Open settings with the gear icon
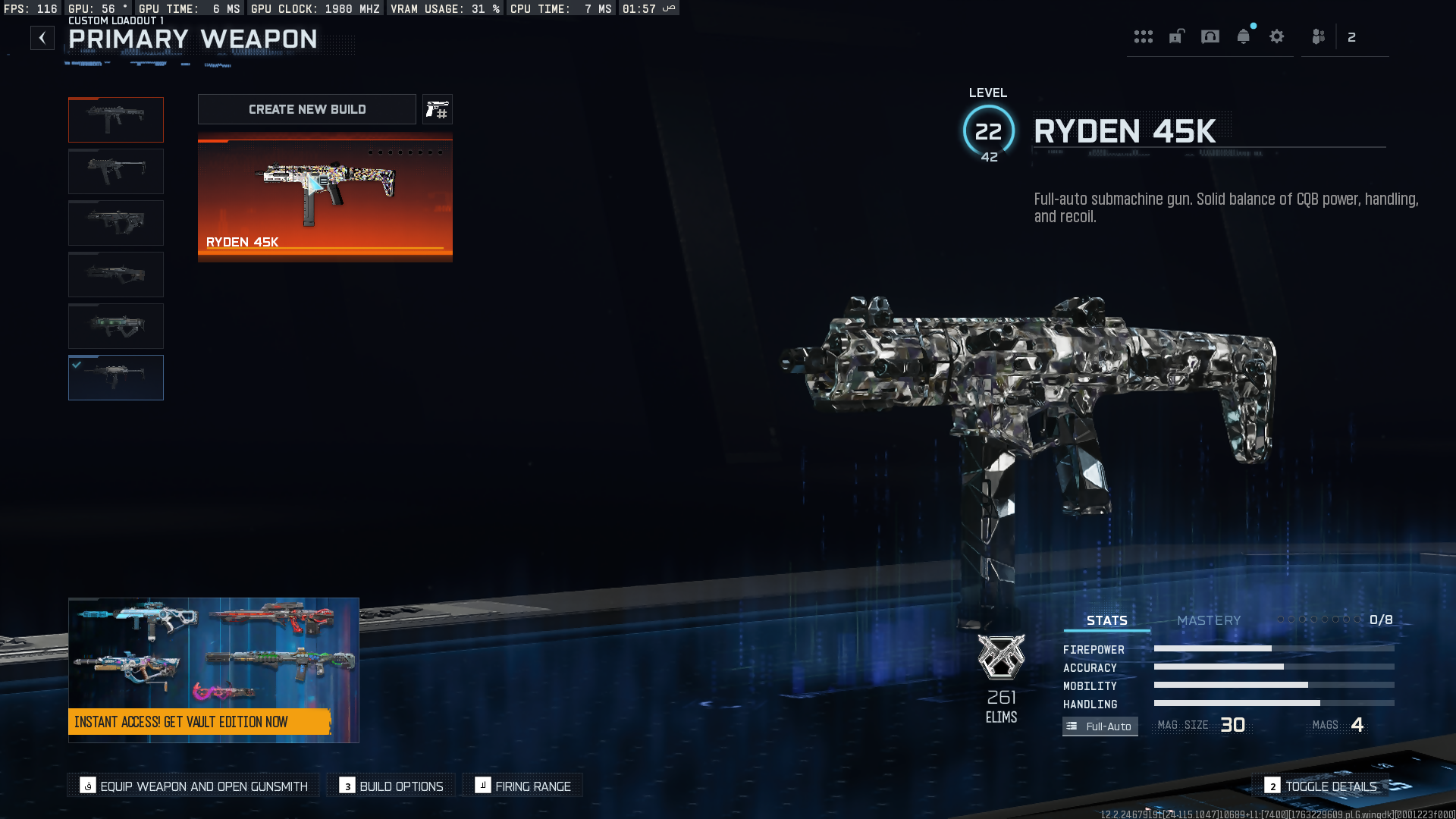 click(1277, 36)
